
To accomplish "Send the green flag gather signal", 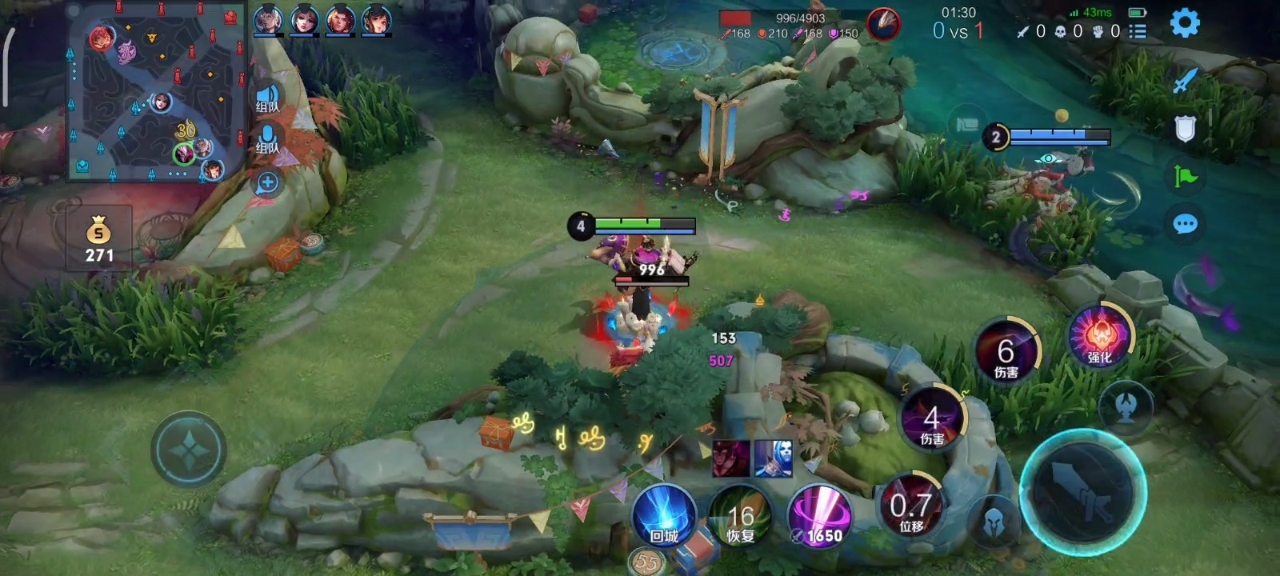I will click(1186, 176).
